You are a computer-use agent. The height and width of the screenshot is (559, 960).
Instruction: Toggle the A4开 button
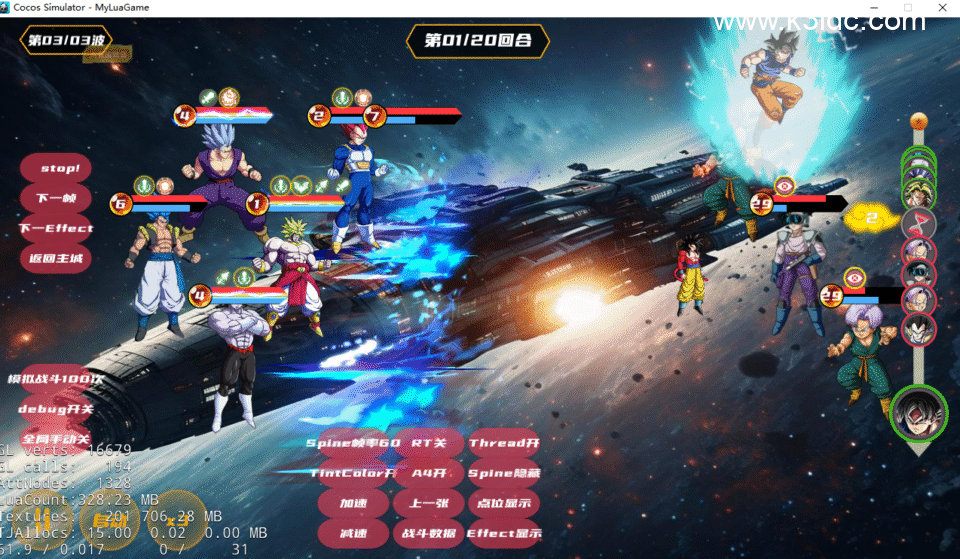[428, 473]
